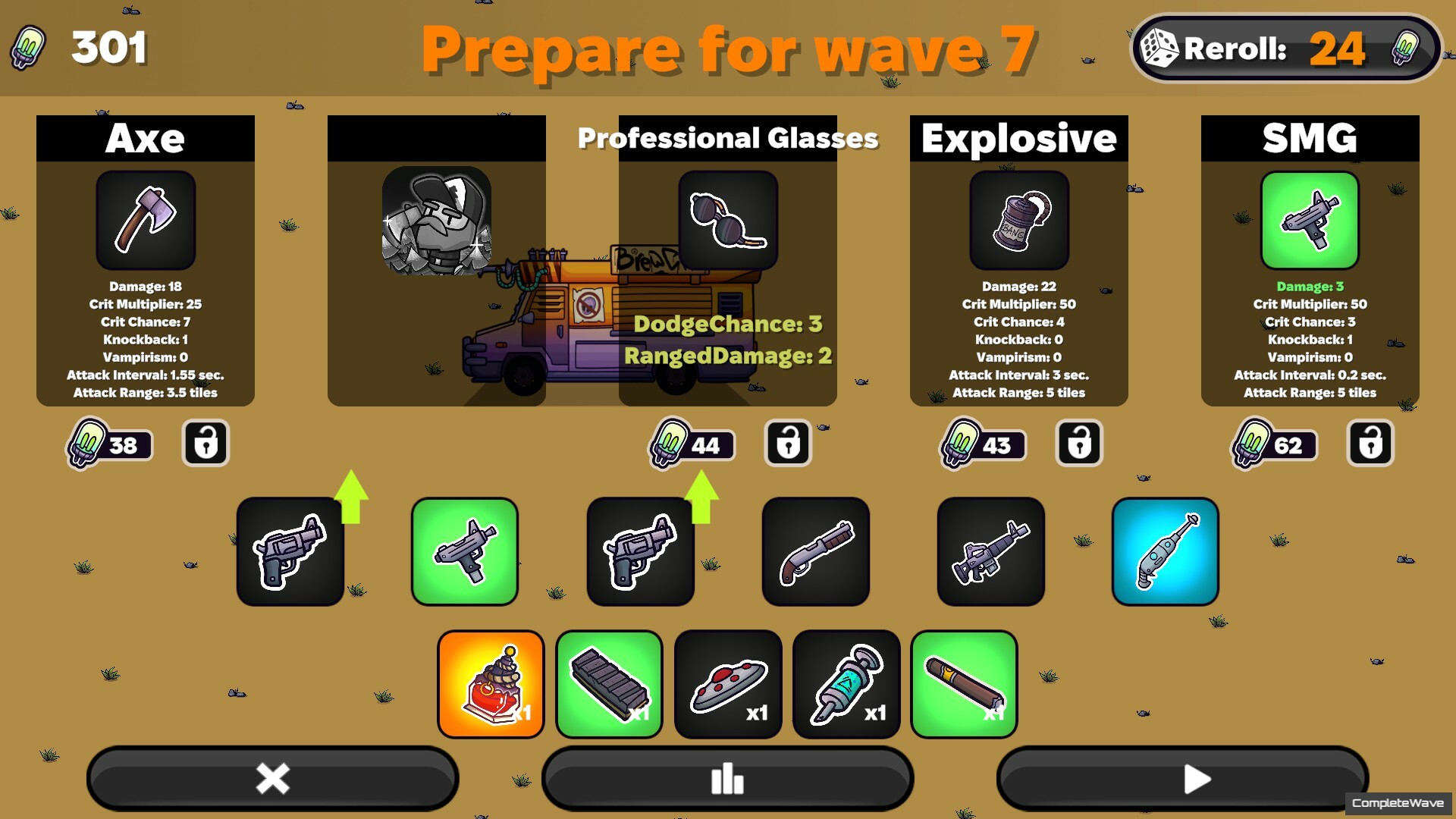
Task: Toggle the lock on the Explosive offer
Action: point(1078,444)
